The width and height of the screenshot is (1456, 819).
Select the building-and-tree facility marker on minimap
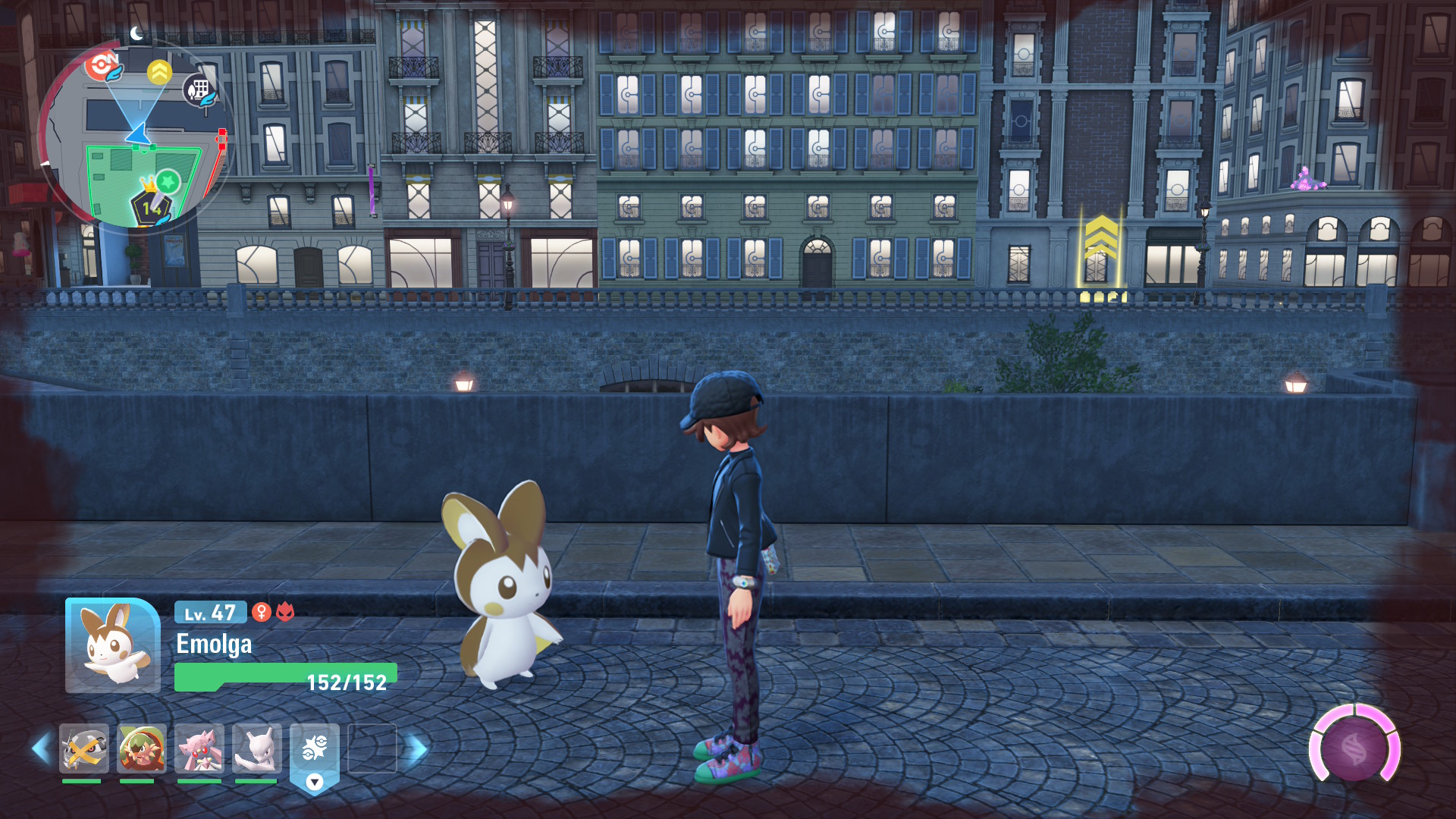199,90
